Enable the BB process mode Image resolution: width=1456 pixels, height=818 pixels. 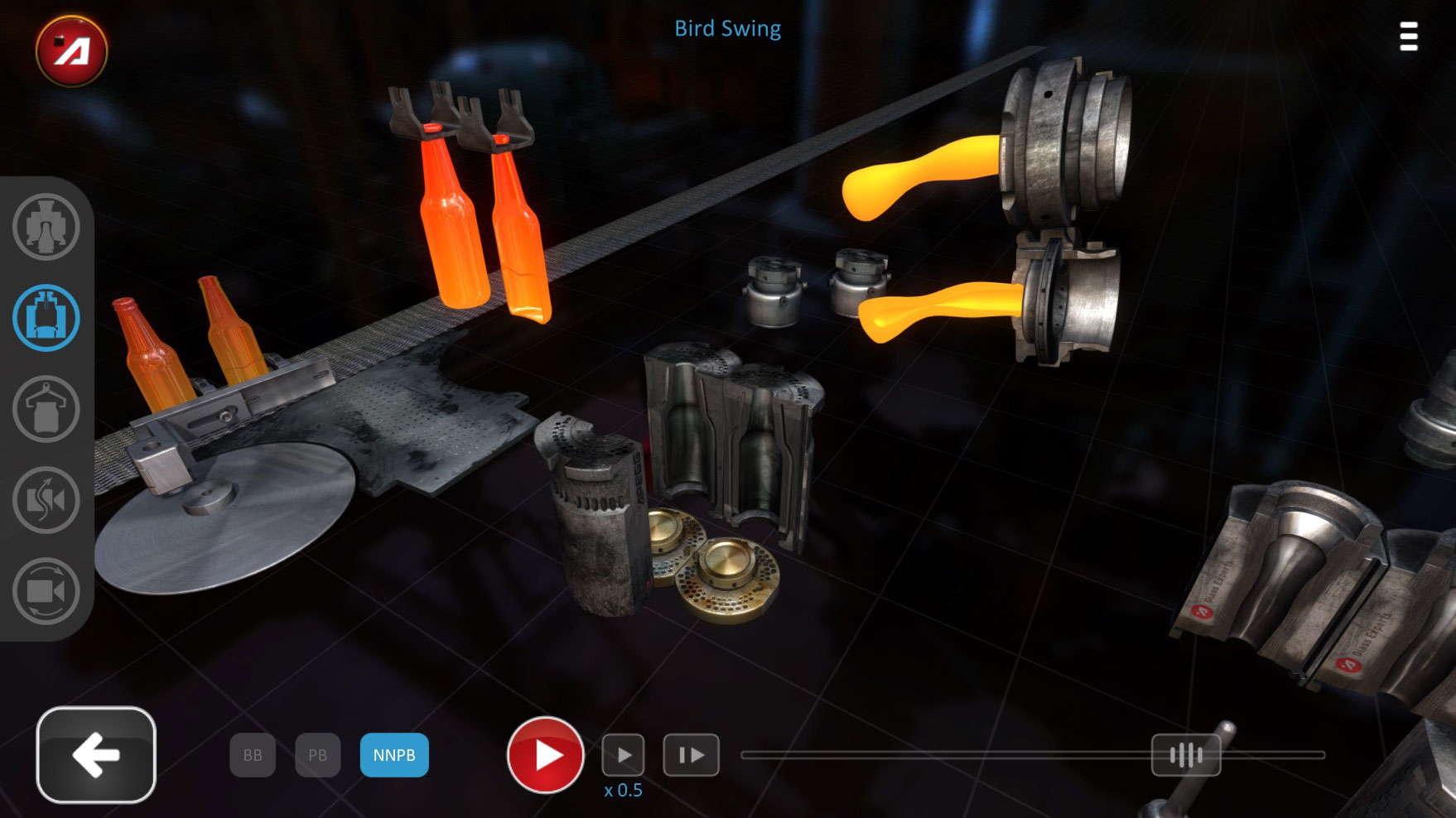pyautogui.click(x=252, y=754)
